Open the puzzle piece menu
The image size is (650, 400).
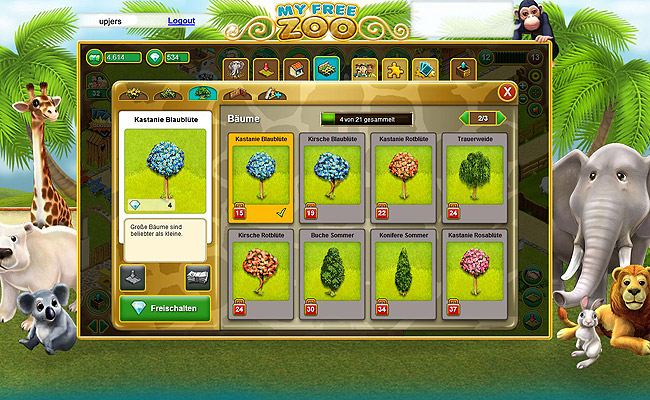(x=394, y=68)
